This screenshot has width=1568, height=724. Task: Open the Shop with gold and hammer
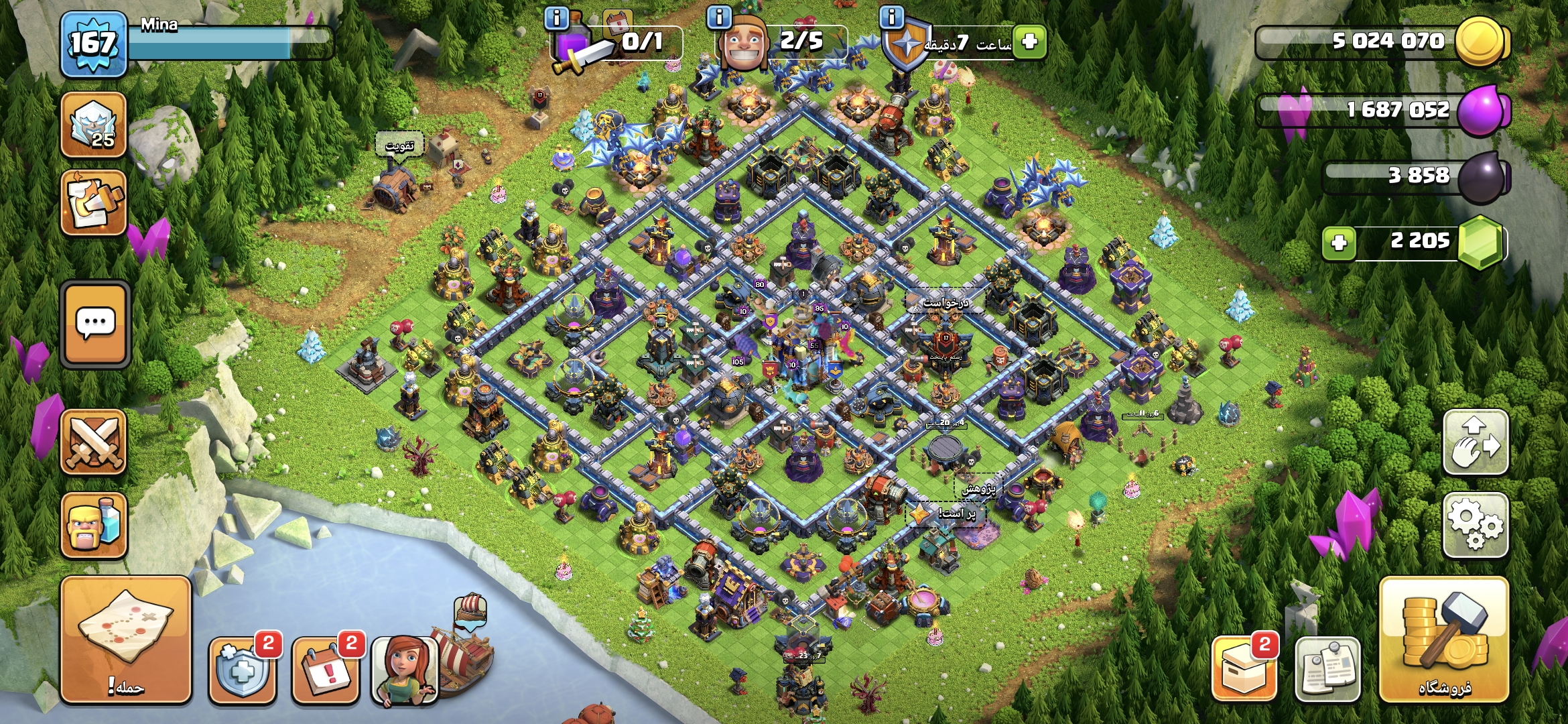(1444, 640)
